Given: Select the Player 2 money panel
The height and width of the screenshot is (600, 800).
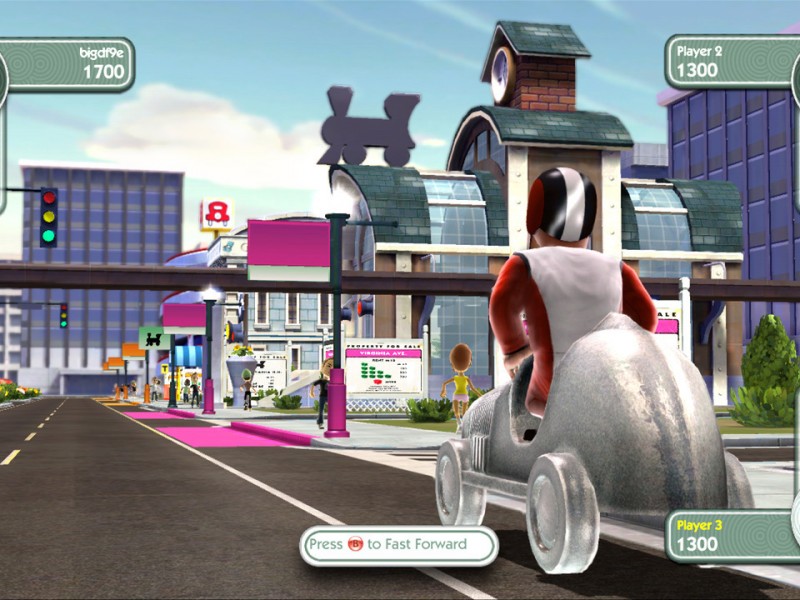Looking at the screenshot, I should tap(730, 62).
